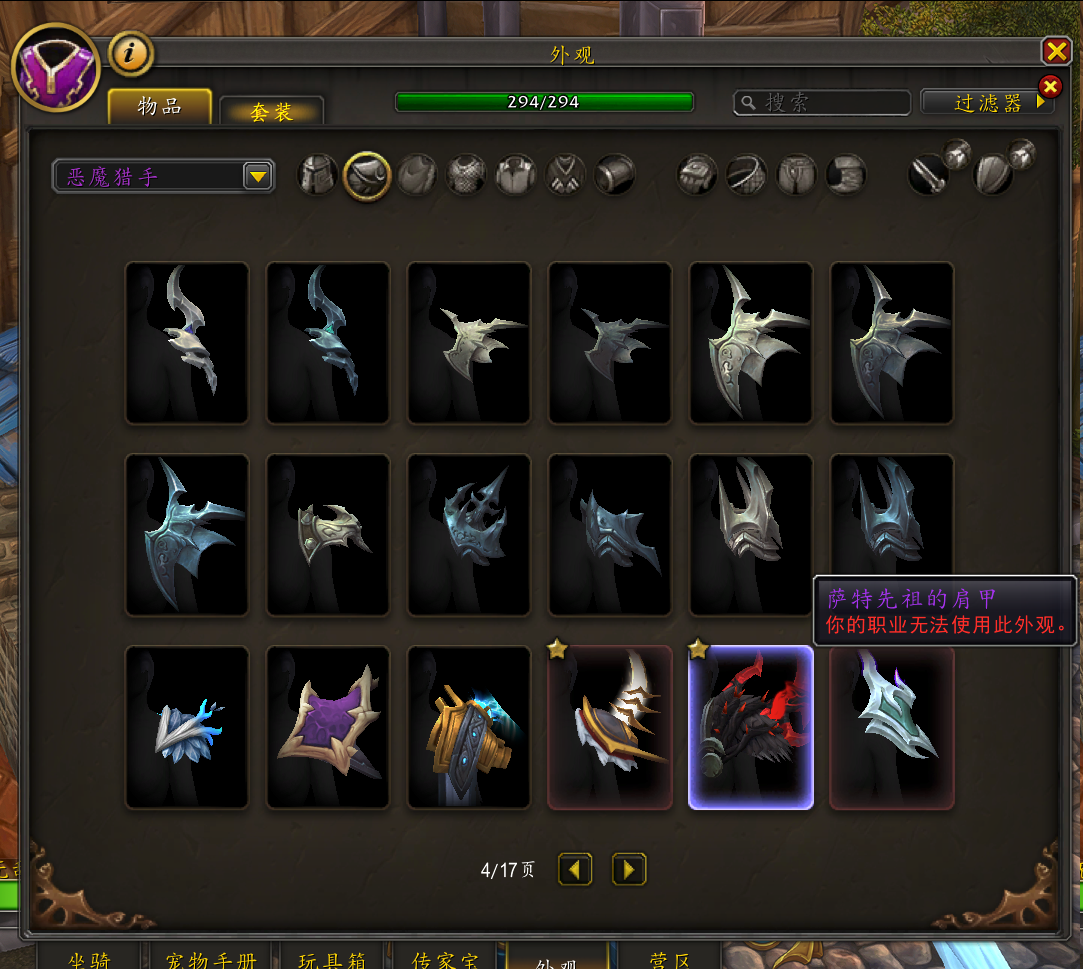Show the tabard slot appearances

(x=566, y=175)
